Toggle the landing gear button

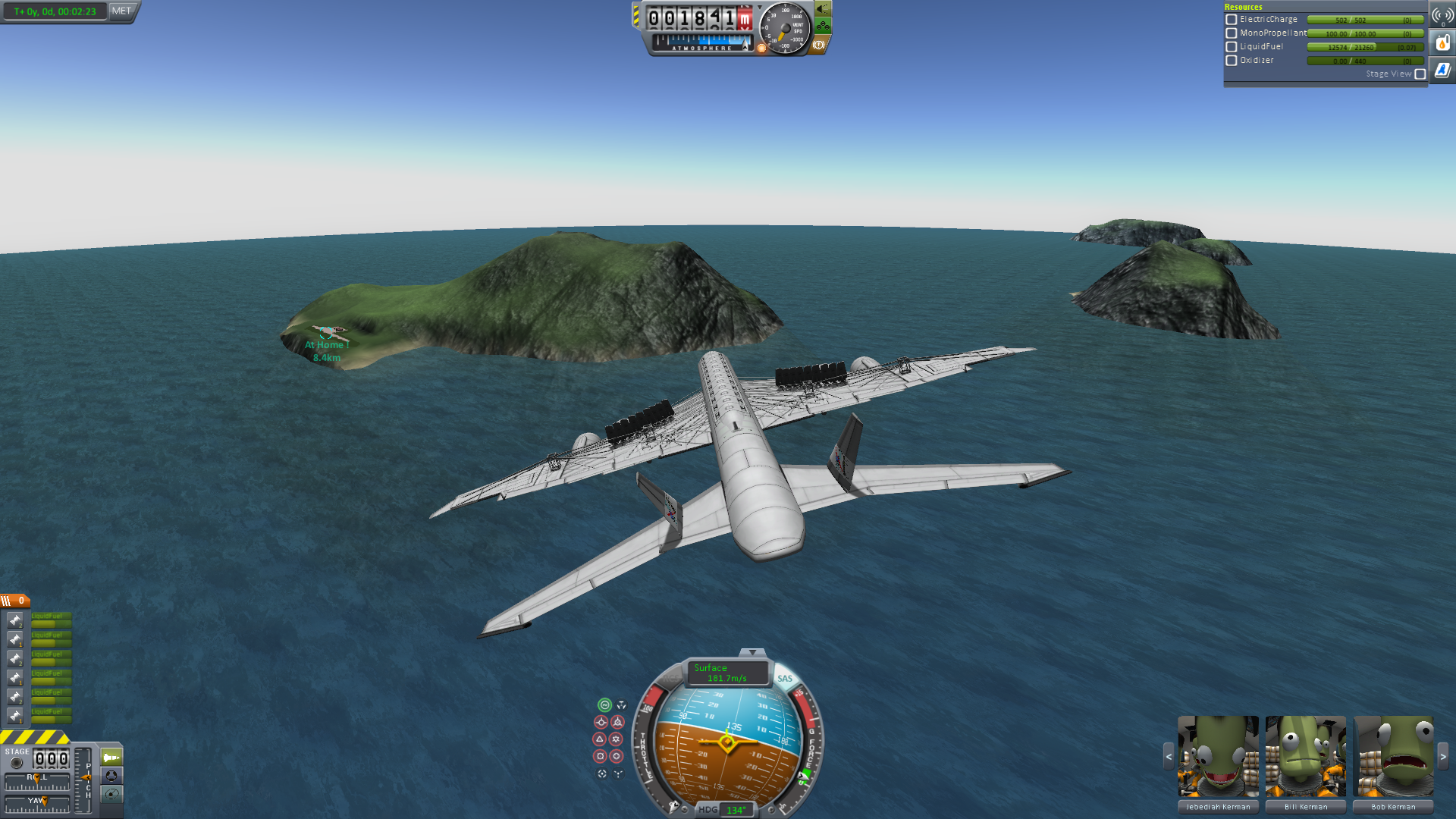pos(823,27)
